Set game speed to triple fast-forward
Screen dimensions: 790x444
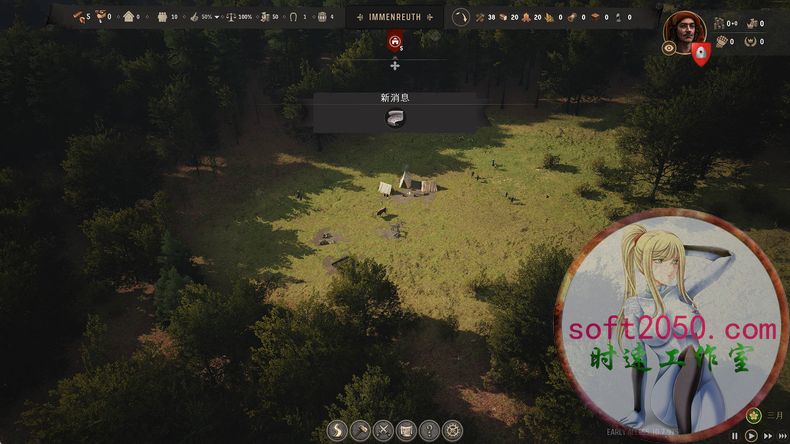pyautogui.click(x=782, y=436)
